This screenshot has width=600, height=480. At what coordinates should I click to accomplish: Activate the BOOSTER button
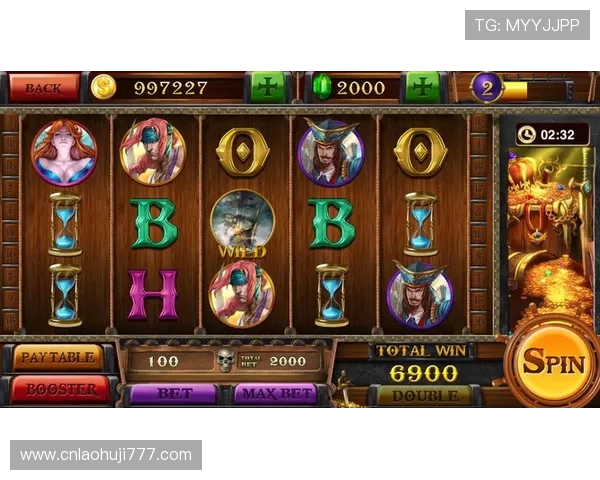pyautogui.click(x=58, y=389)
